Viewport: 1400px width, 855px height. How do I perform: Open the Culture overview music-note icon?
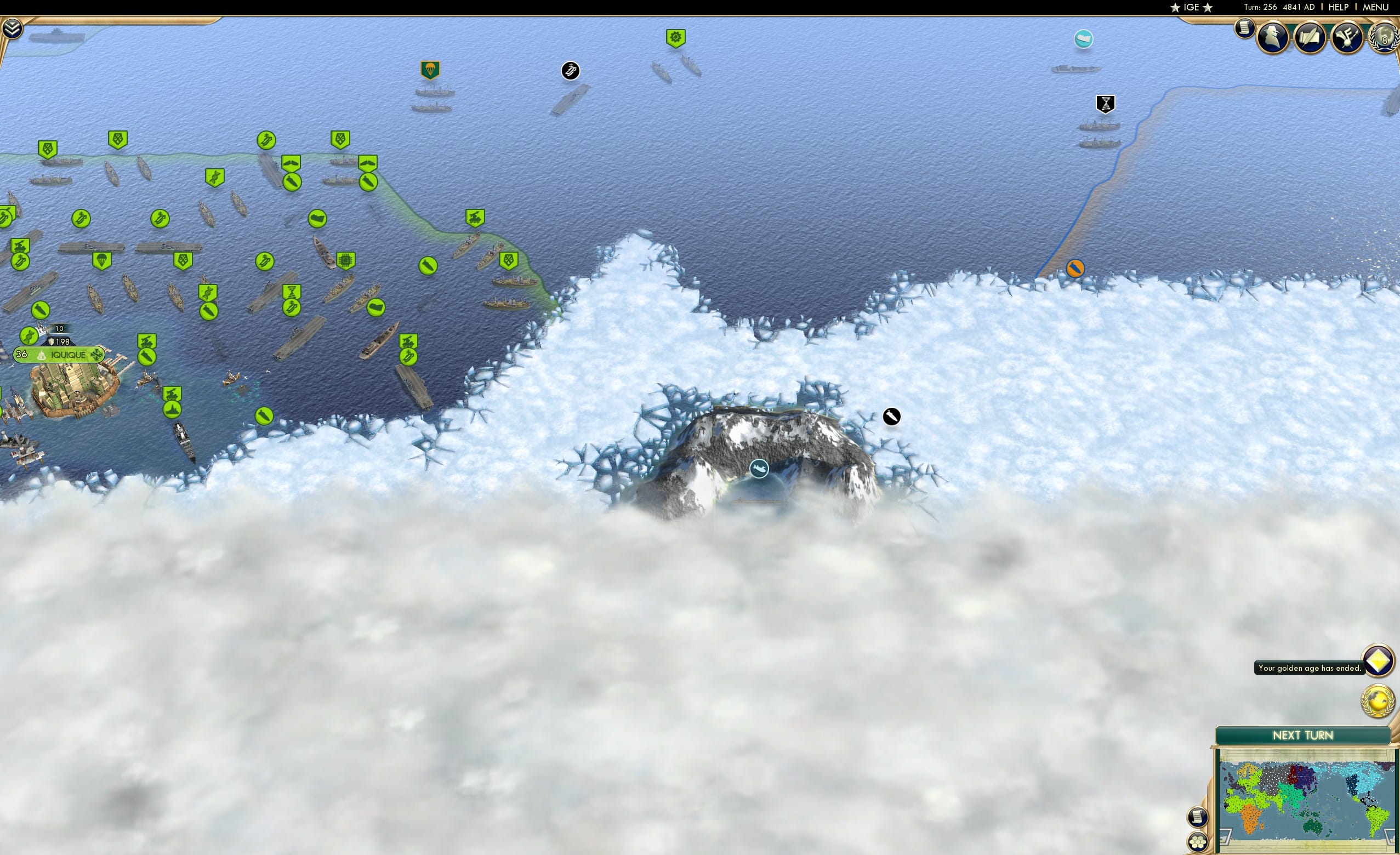(1347, 38)
